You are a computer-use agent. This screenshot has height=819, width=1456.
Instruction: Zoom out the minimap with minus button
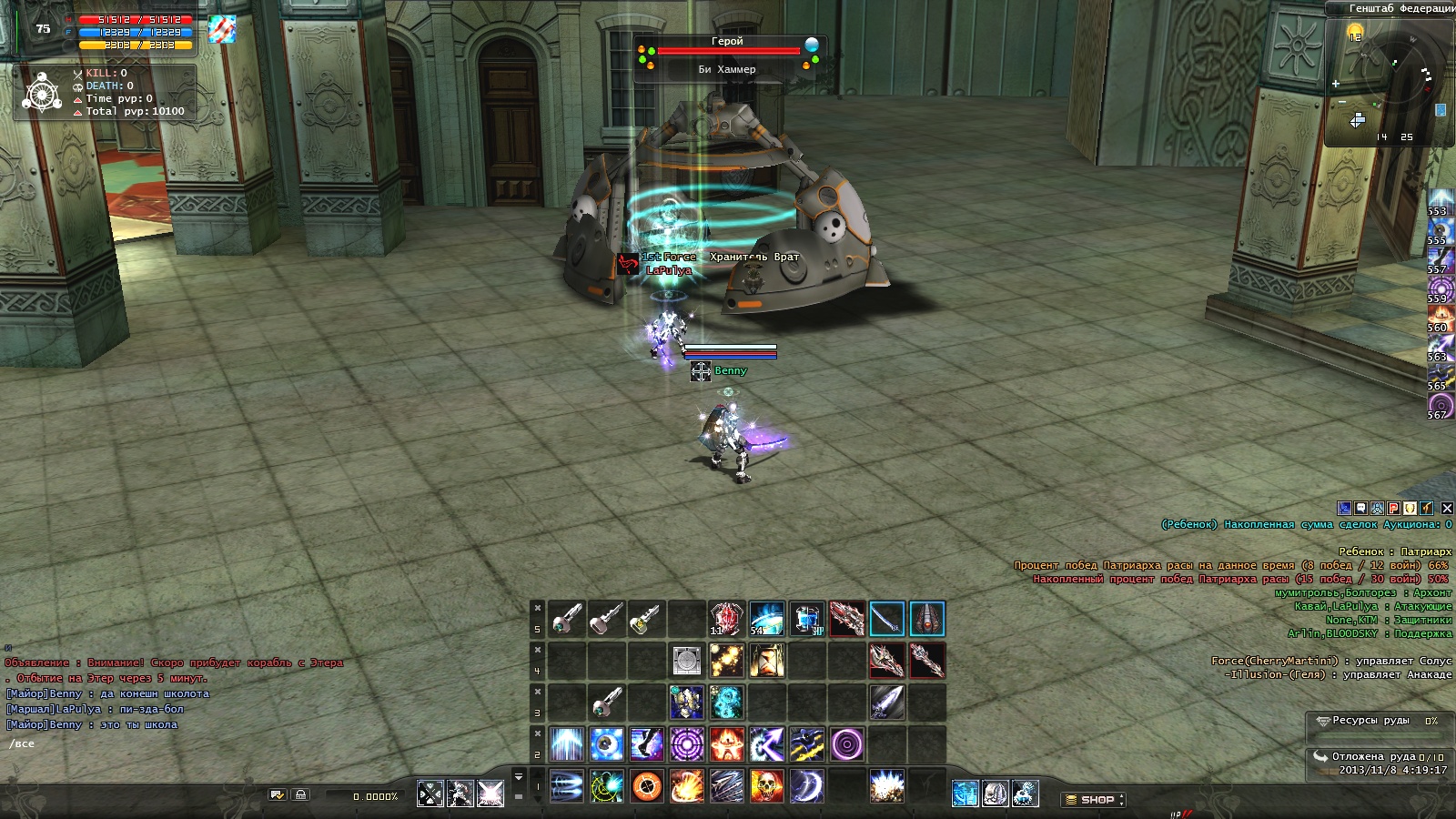(x=1341, y=102)
